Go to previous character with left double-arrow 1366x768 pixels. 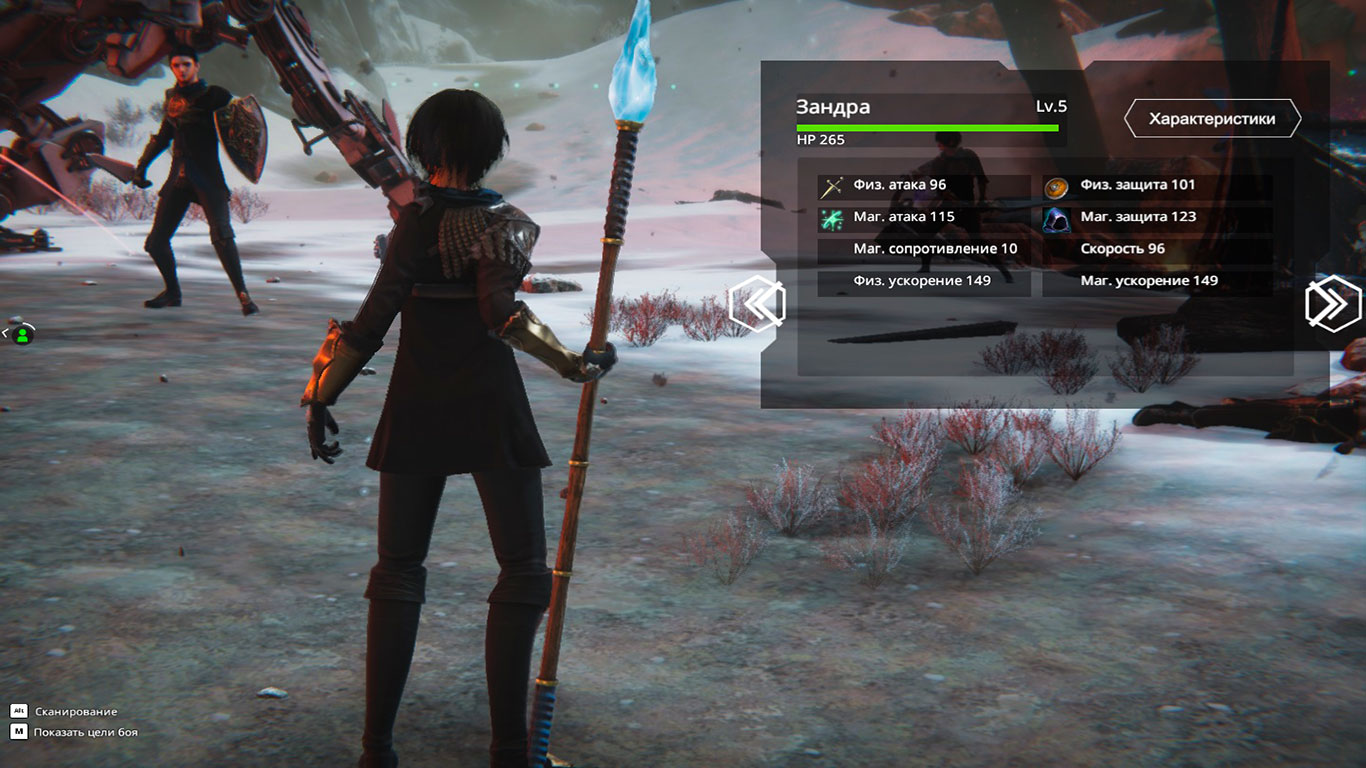(x=757, y=303)
